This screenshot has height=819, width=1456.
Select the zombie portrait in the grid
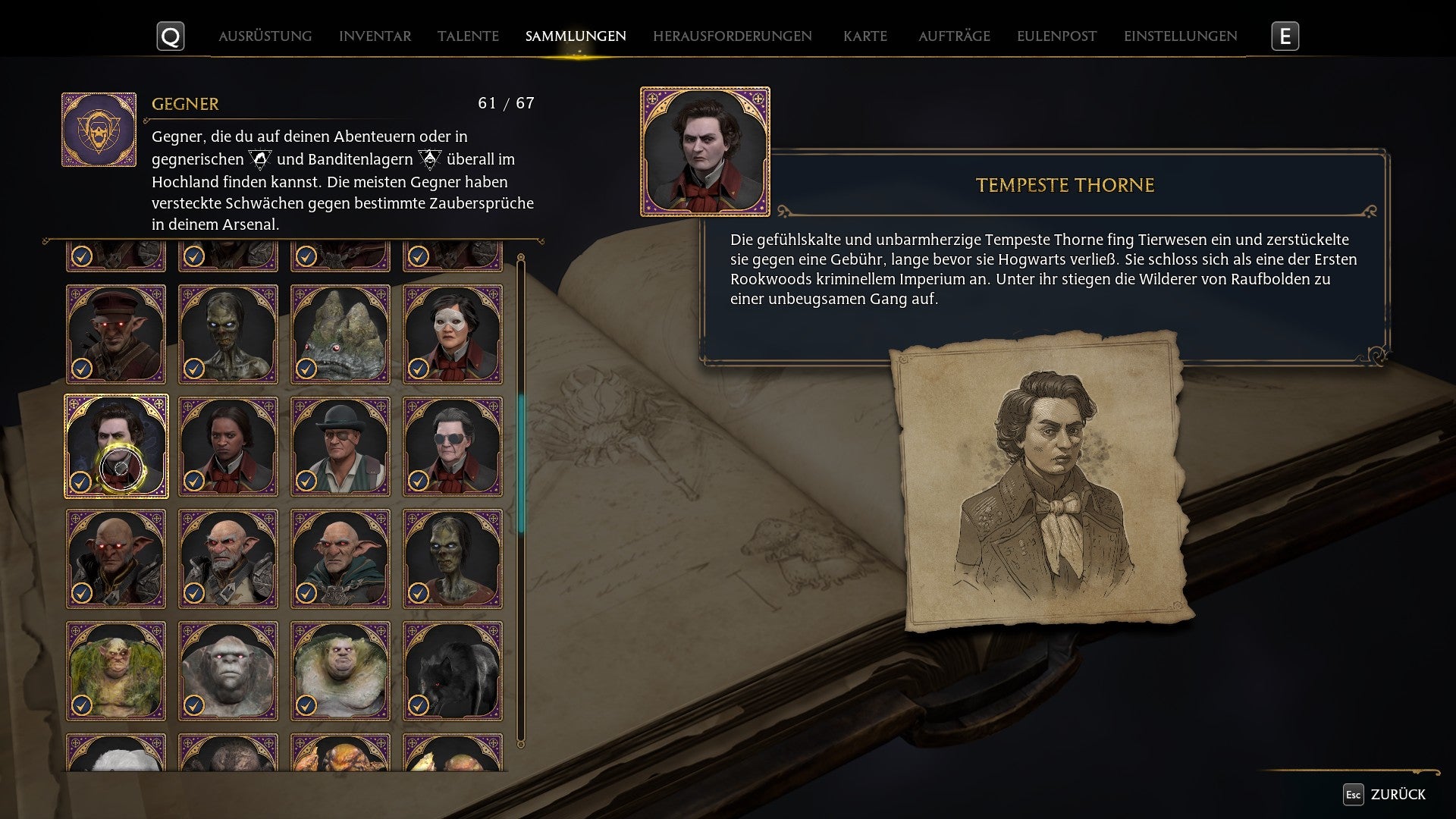click(228, 334)
